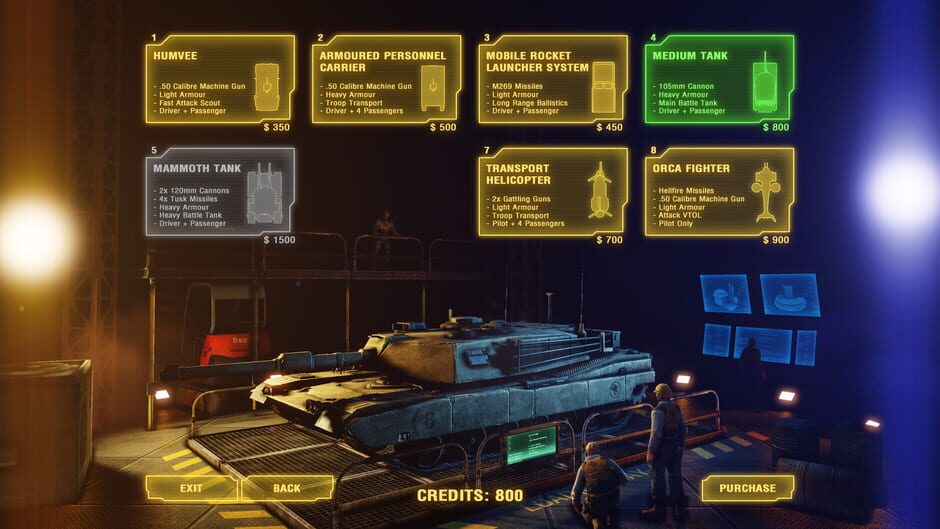This screenshot has height=529, width=940.
Task: Choose the Armoured Personnel Carrier card
Action: [387, 80]
